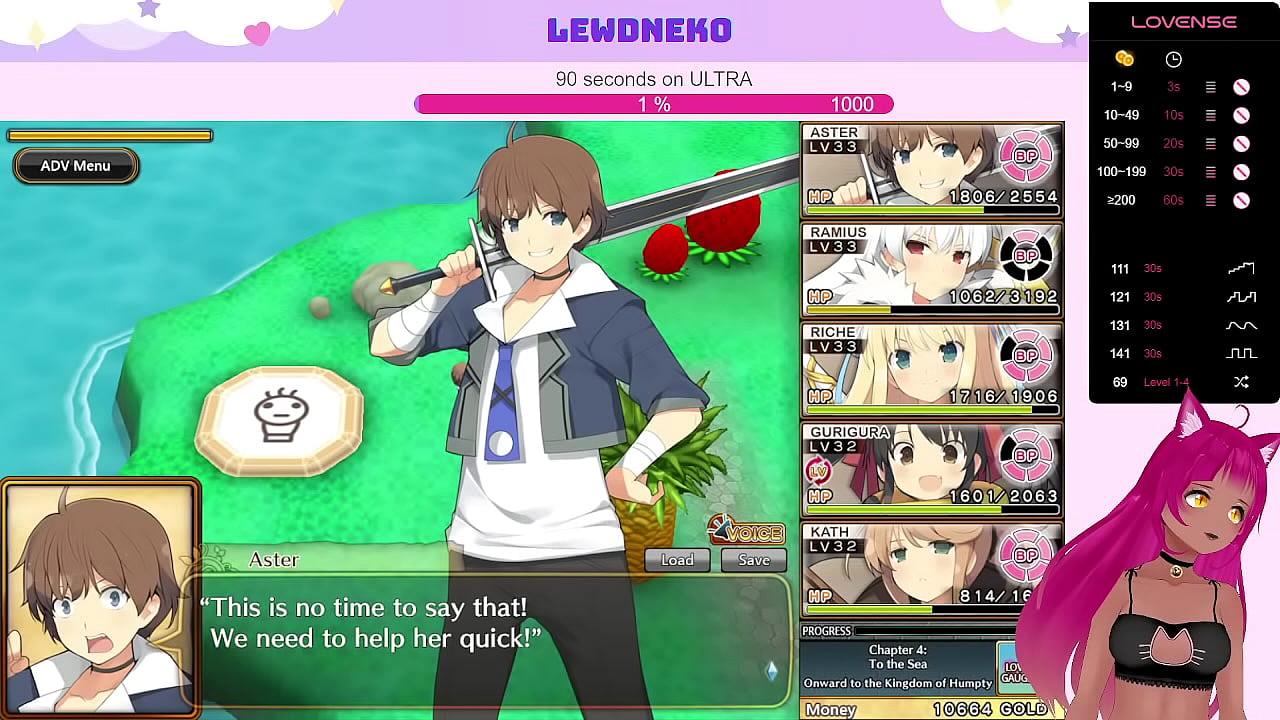Select Aster's party status panel
The height and width of the screenshot is (720, 1280).
coord(931,170)
